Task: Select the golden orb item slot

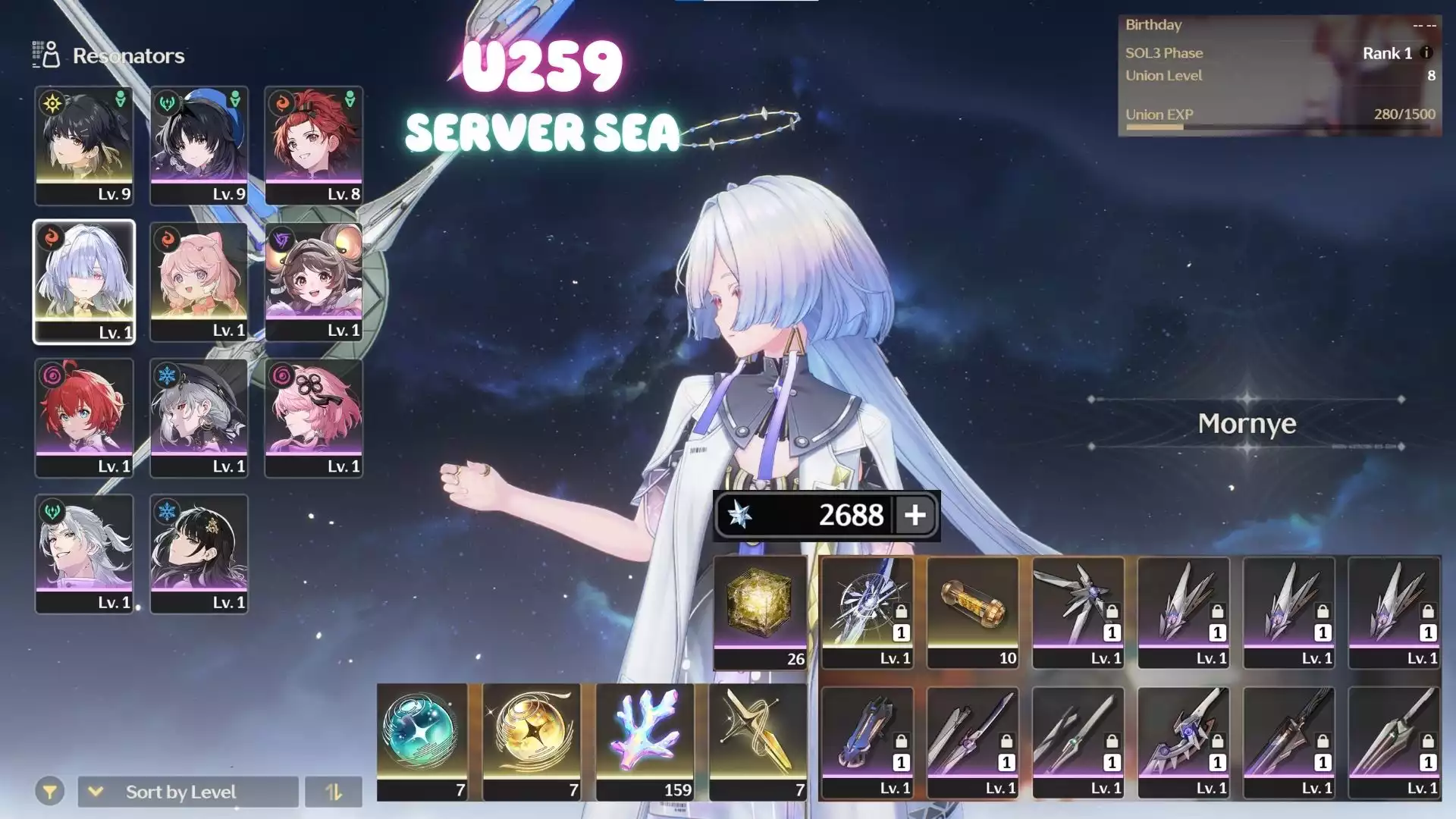Action: pyautogui.click(x=531, y=742)
